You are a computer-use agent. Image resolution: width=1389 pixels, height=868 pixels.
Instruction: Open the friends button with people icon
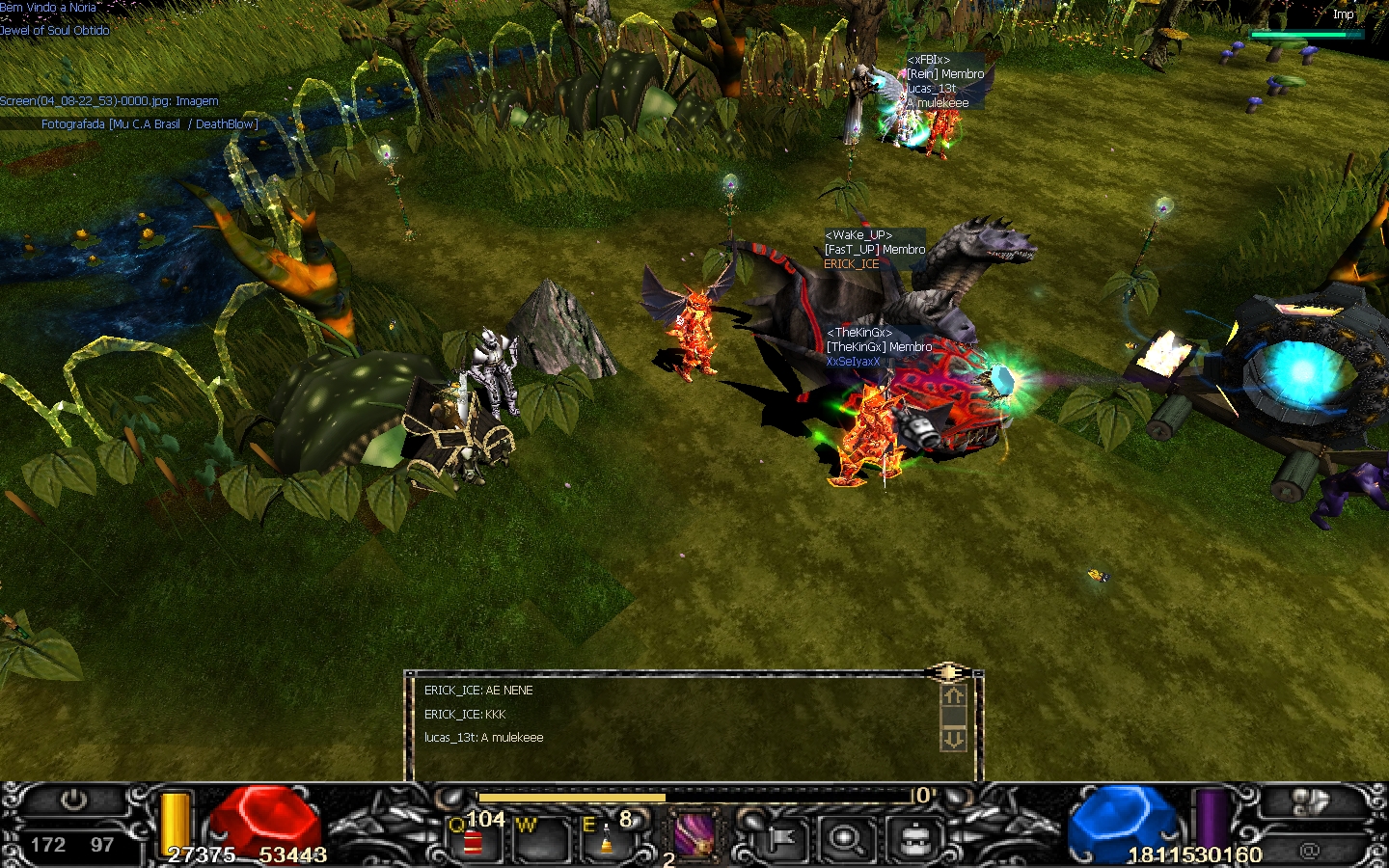click(1309, 802)
